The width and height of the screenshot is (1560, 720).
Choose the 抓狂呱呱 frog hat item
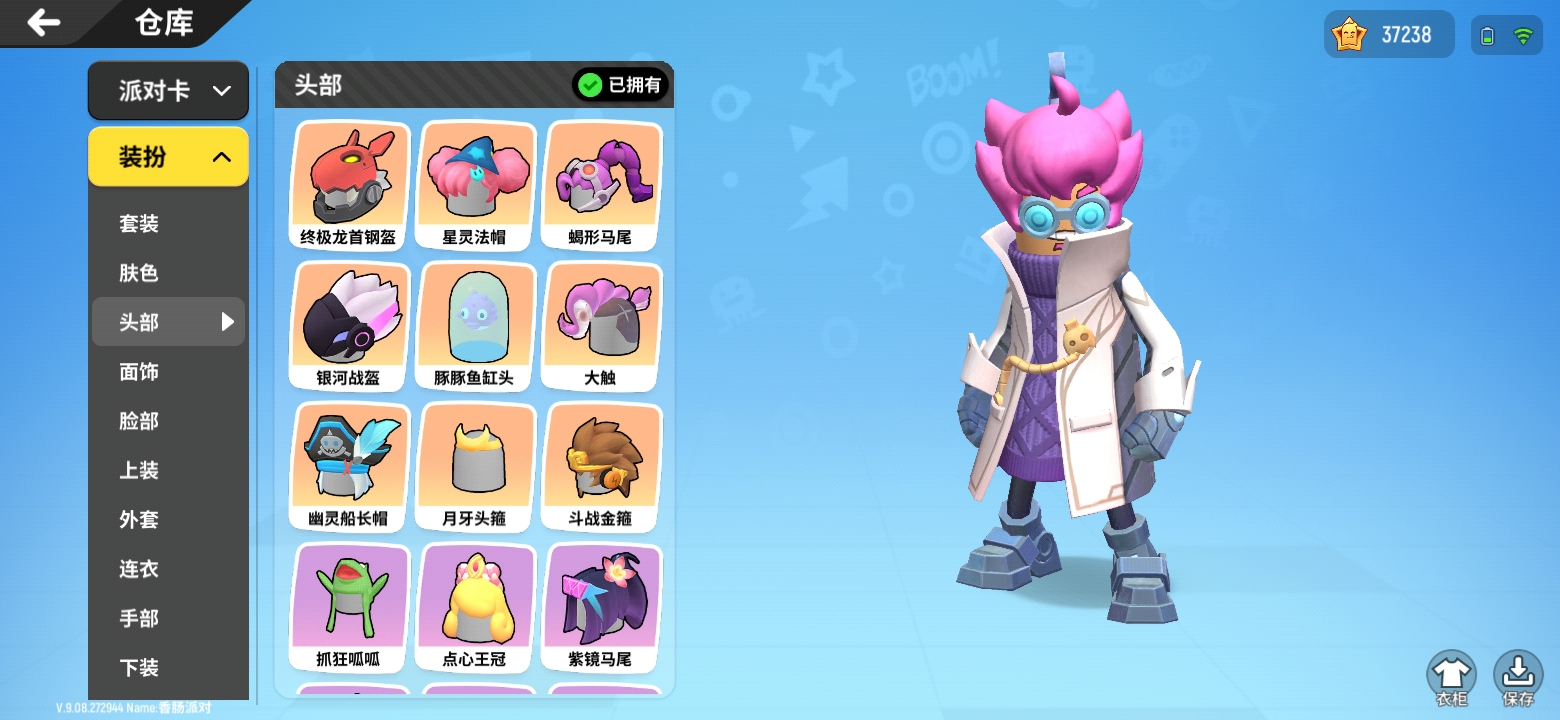pyautogui.click(x=347, y=606)
